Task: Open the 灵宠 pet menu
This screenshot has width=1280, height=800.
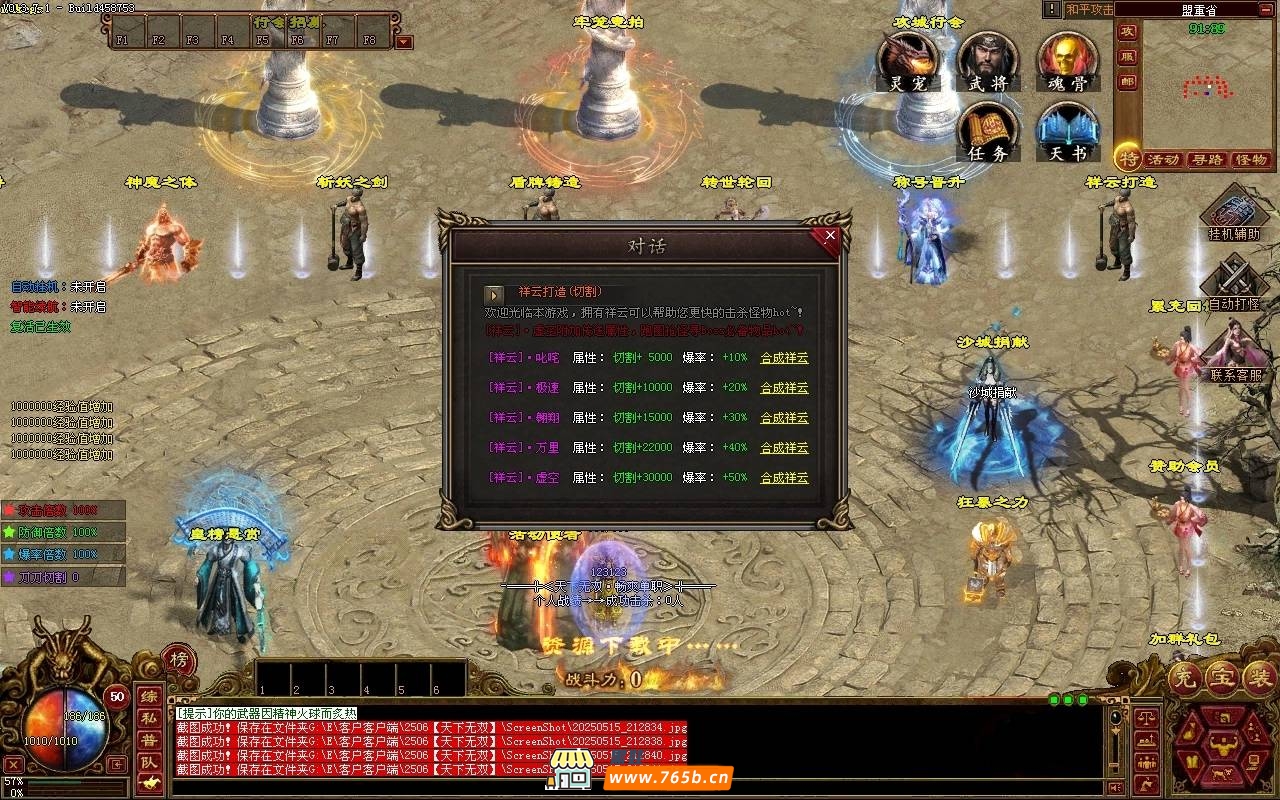Action: 908,60
